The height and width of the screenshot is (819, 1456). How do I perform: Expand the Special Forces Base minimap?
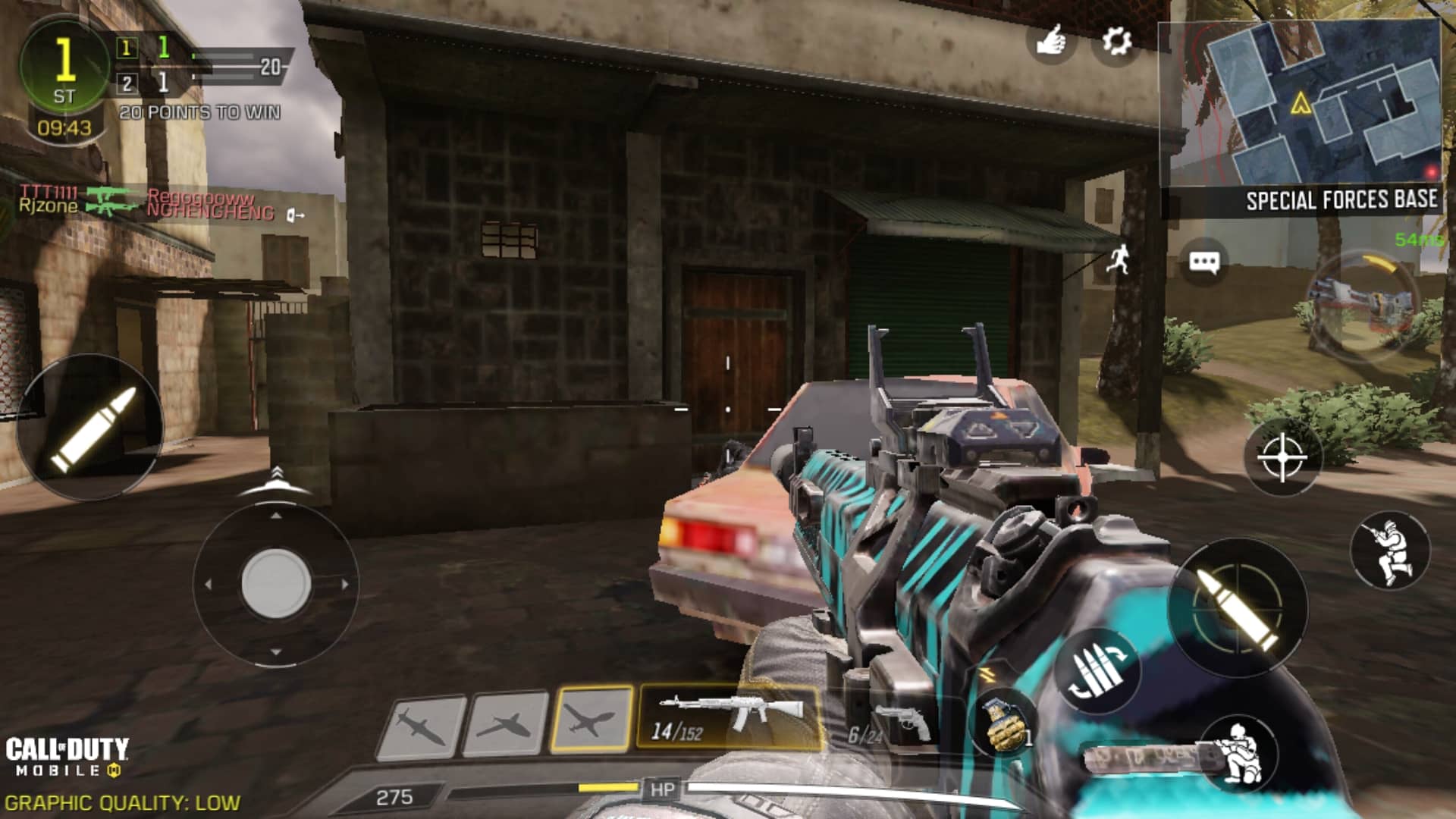1300,104
